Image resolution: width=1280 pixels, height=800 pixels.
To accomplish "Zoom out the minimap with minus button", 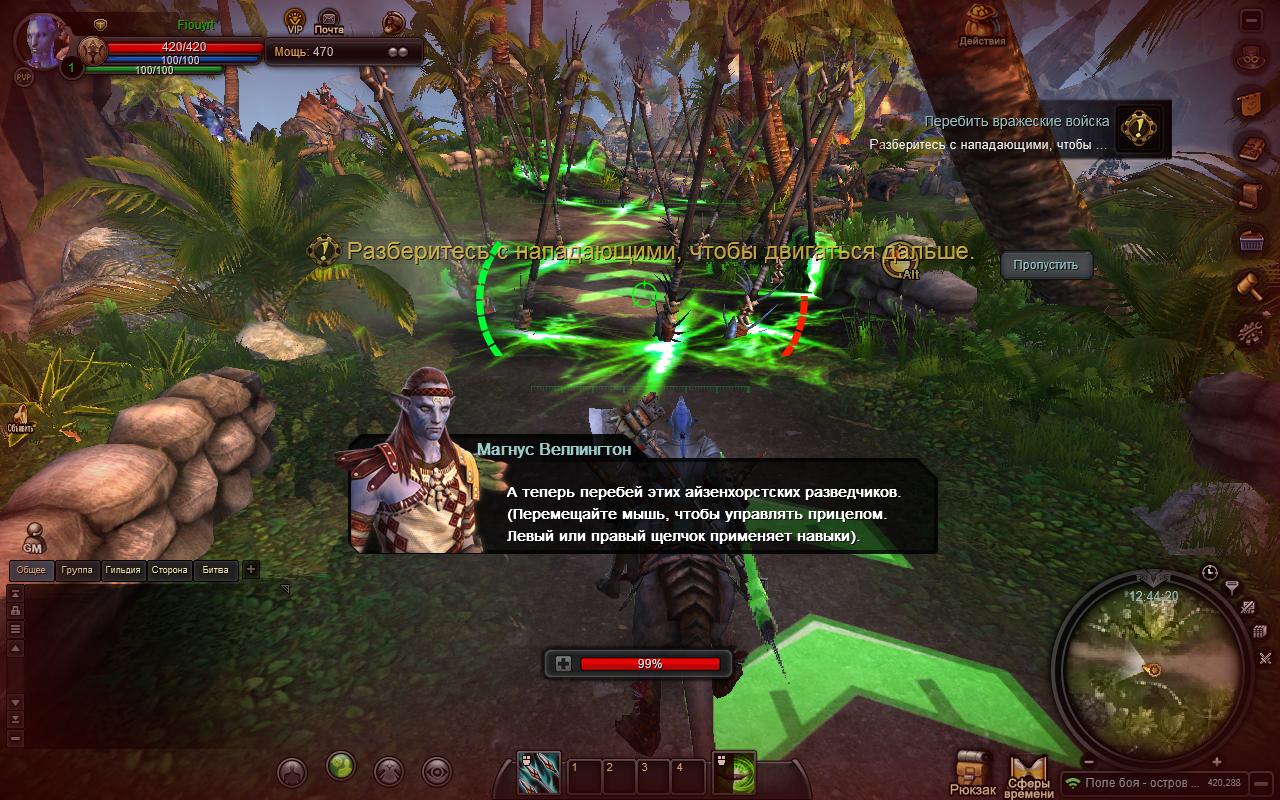I will pyautogui.click(x=1089, y=762).
